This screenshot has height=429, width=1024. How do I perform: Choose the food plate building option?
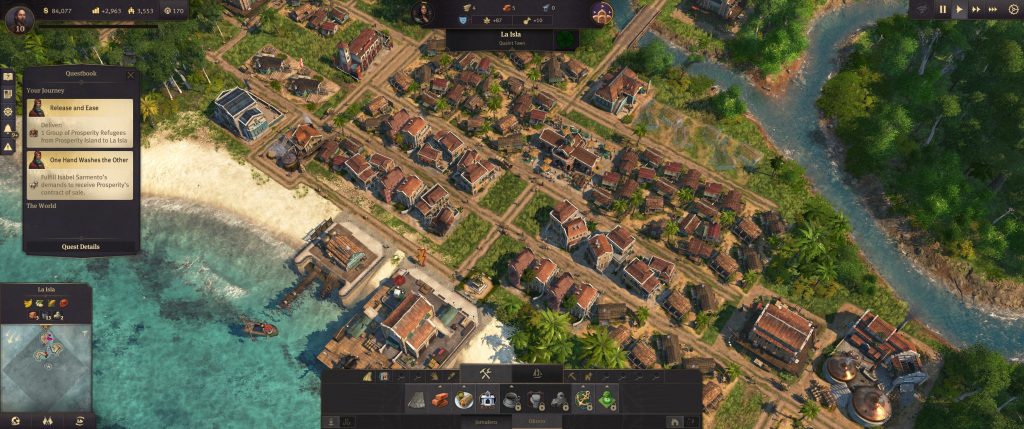[x=464, y=399]
